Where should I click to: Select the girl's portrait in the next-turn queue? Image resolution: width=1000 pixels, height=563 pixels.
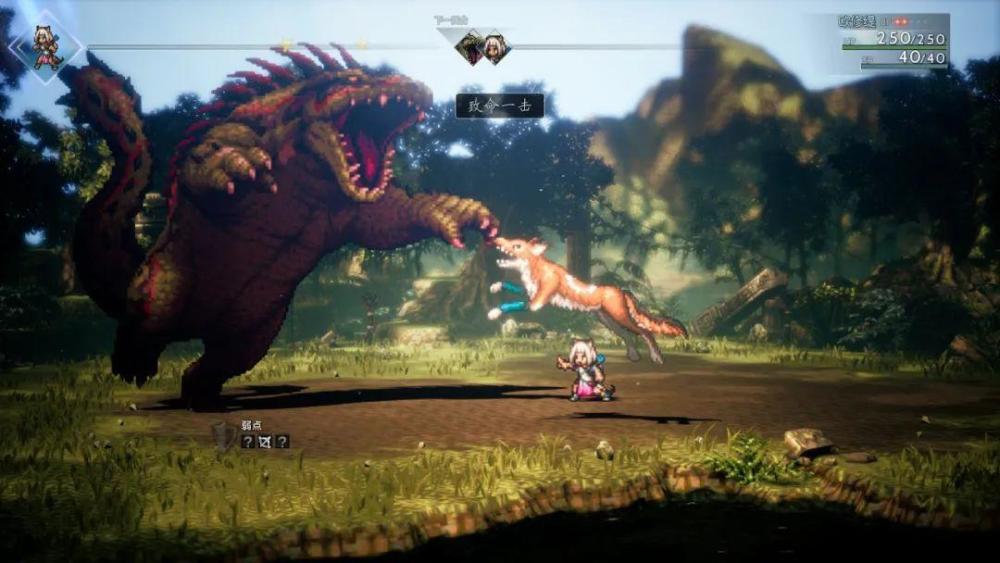click(495, 47)
